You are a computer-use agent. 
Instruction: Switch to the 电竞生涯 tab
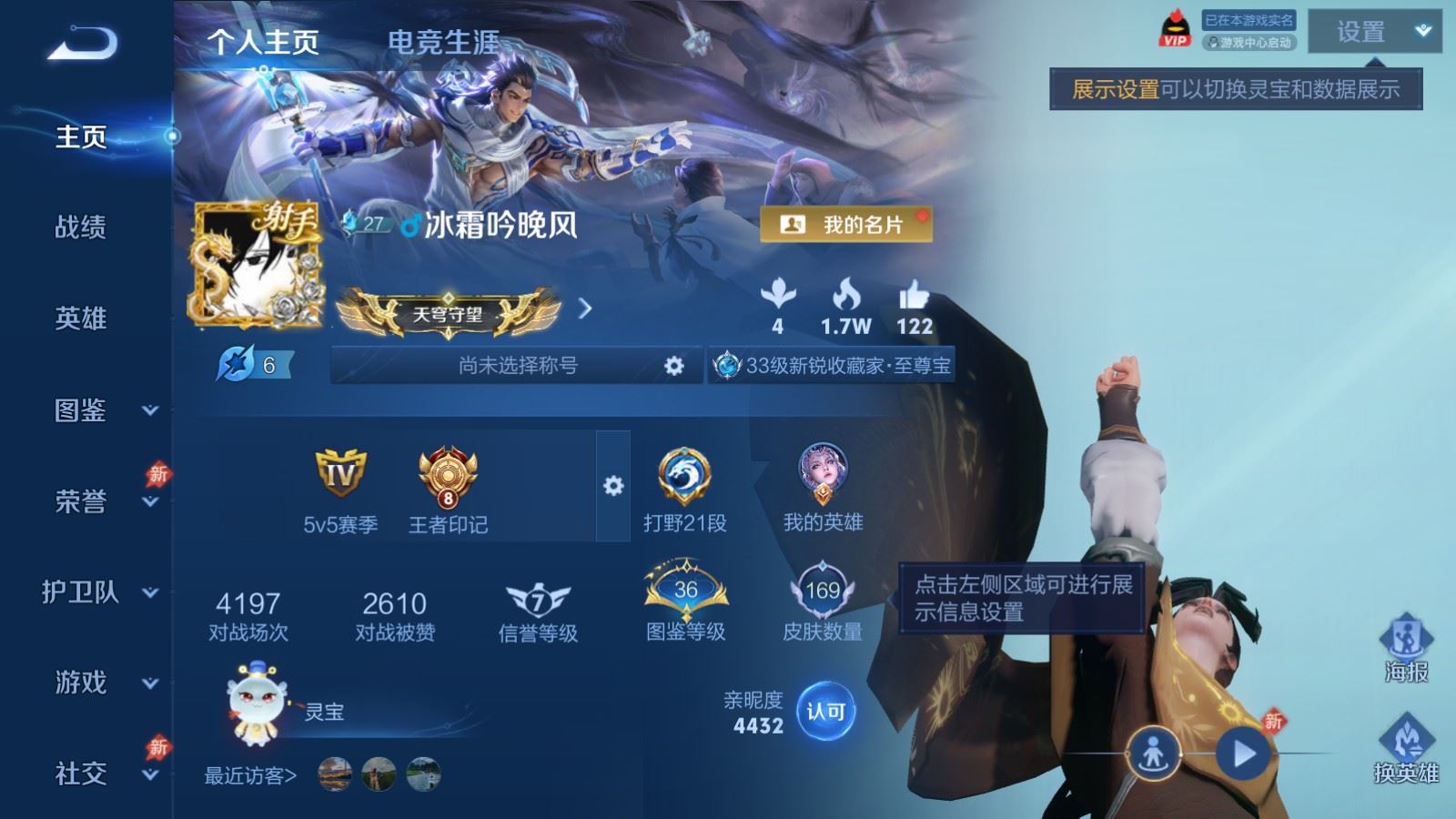pyautogui.click(x=443, y=42)
